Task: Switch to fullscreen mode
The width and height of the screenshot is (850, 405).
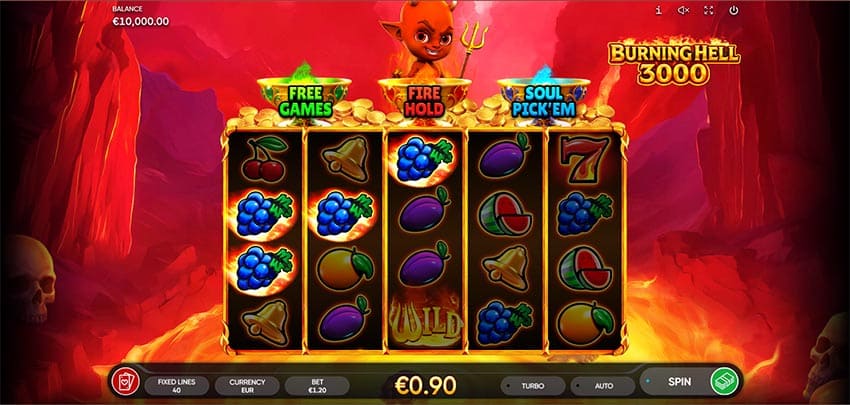Action: [x=709, y=10]
